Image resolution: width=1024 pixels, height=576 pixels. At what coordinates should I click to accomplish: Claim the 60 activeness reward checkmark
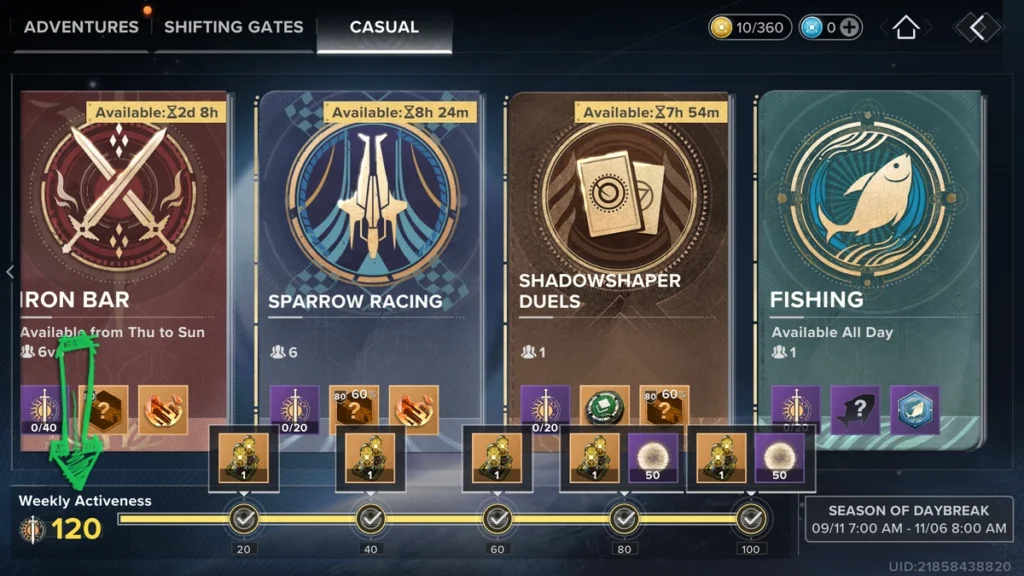498,518
